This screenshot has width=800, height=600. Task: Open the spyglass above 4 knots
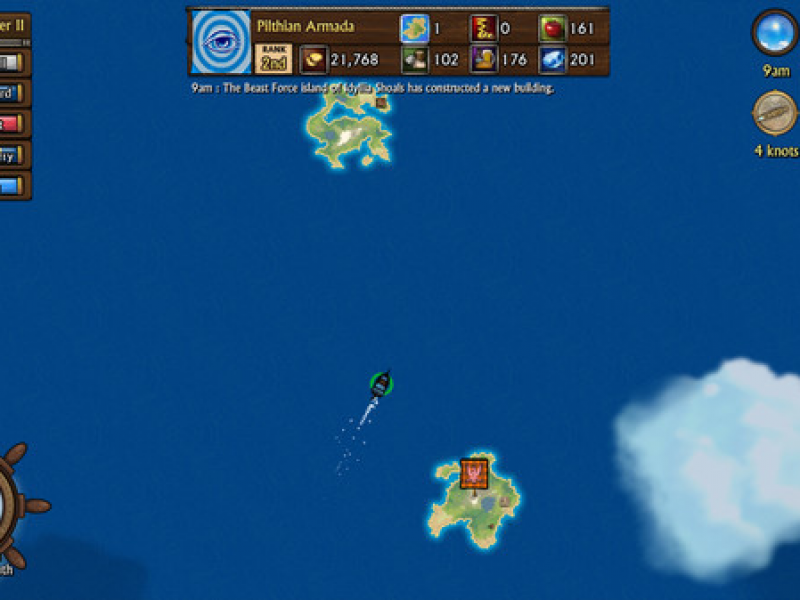(775, 113)
